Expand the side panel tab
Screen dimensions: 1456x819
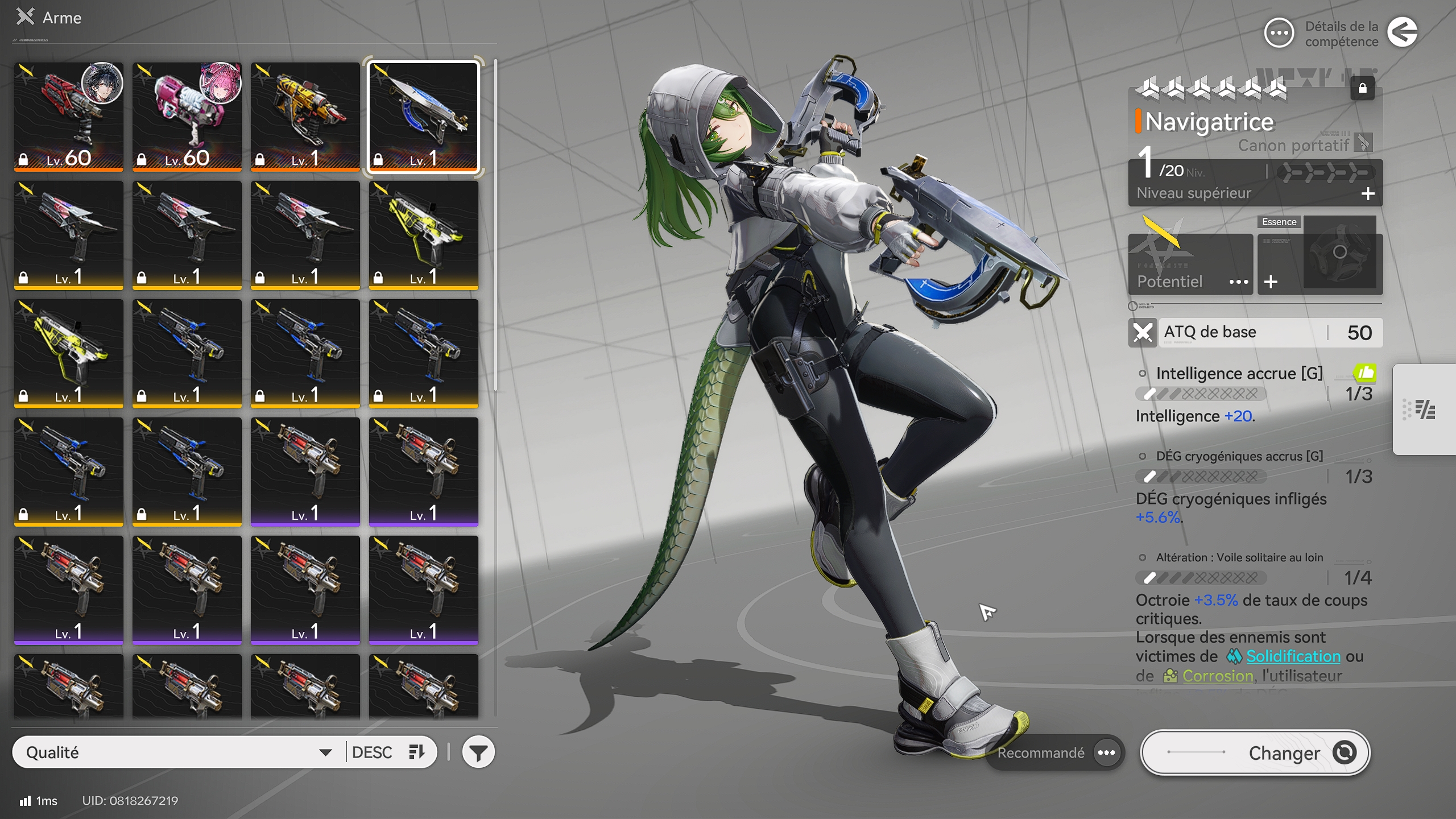coord(1424,409)
